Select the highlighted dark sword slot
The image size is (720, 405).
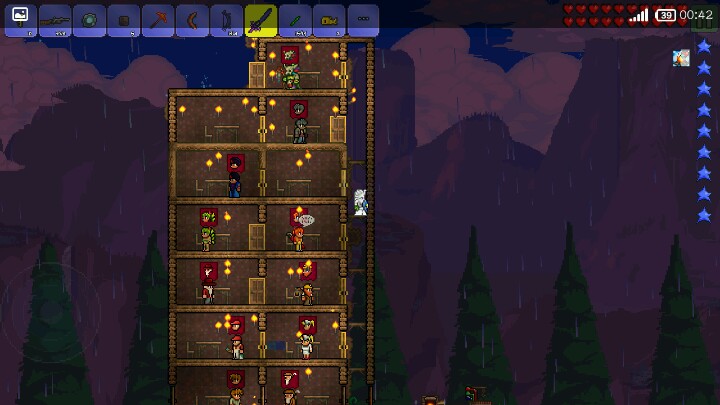click(260, 20)
